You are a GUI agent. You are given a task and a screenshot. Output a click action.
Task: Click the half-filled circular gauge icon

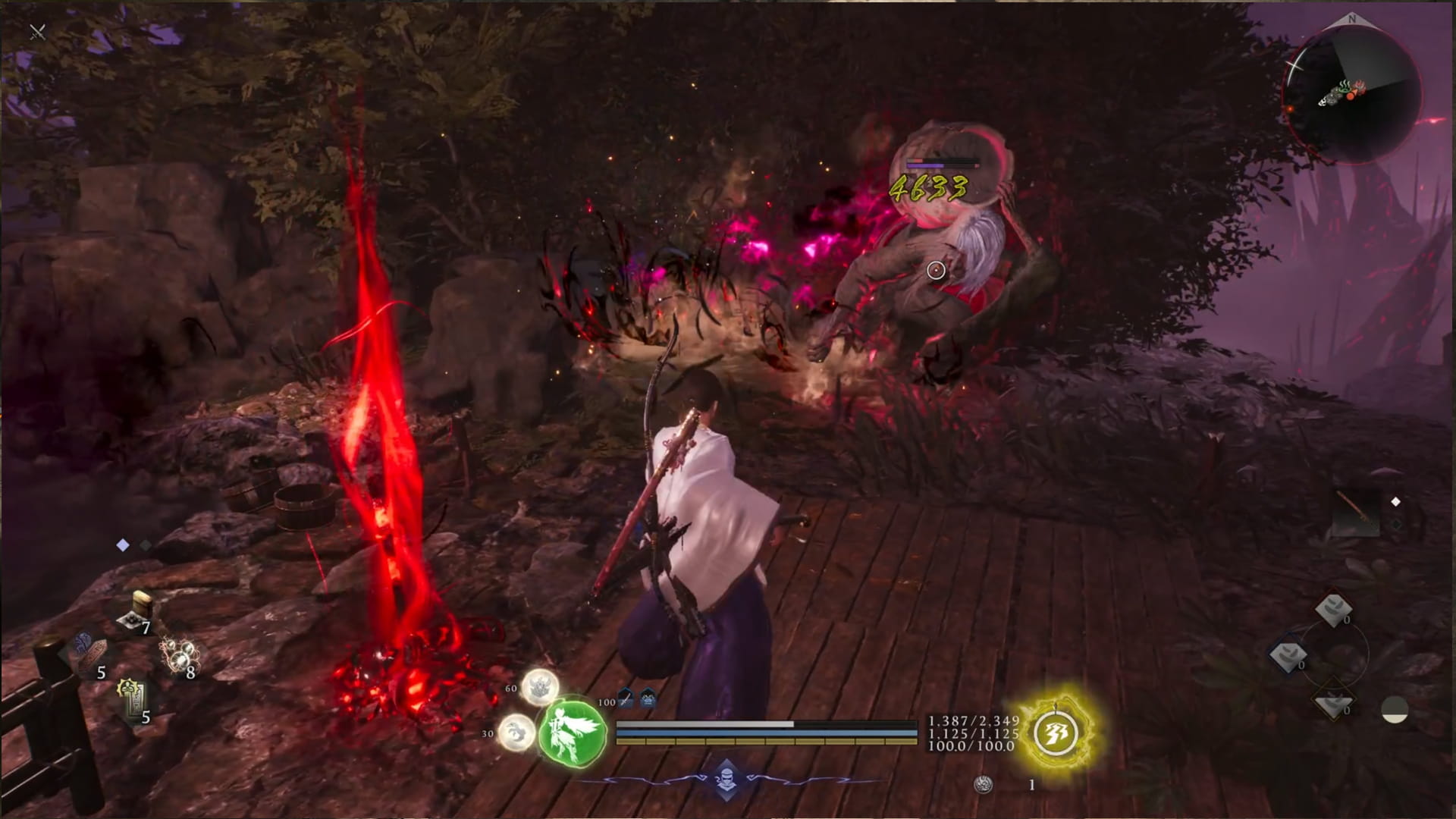[1395, 710]
